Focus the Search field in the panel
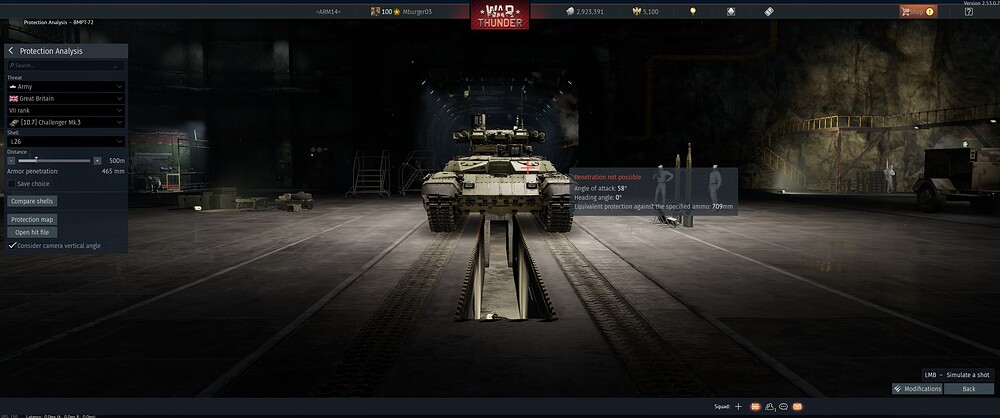 66,66
